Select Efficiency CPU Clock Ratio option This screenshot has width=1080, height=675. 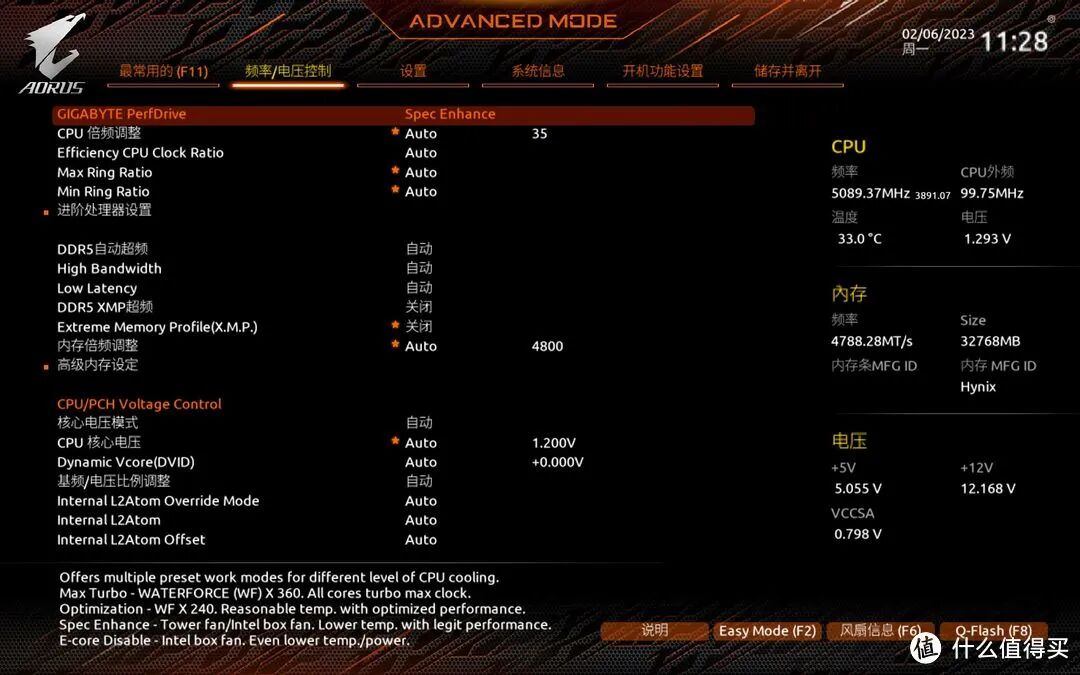click(x=140, y=153)
